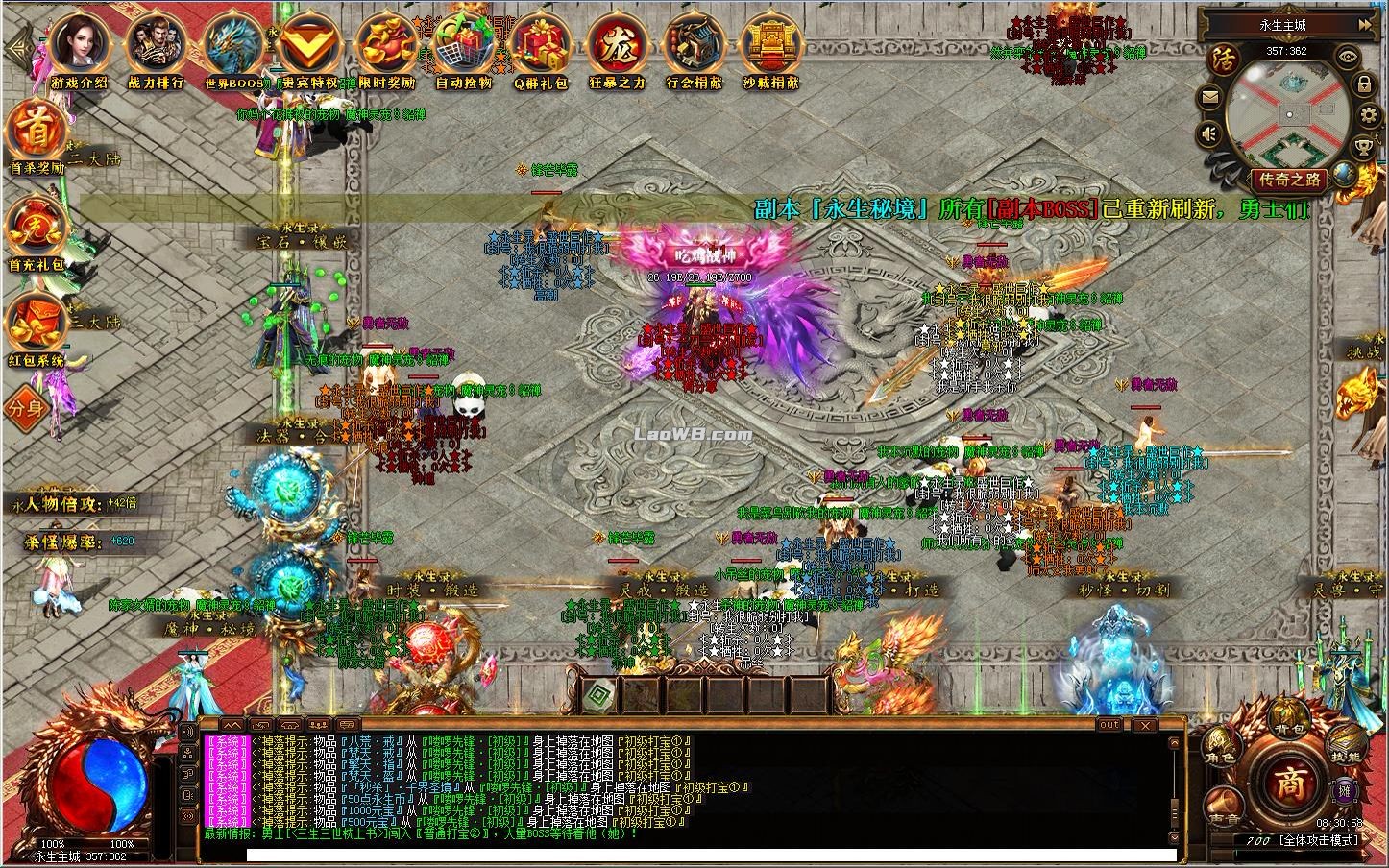Mute game sound with the speaker icon
This screenshot has width=1389, height=868.
1208,132
